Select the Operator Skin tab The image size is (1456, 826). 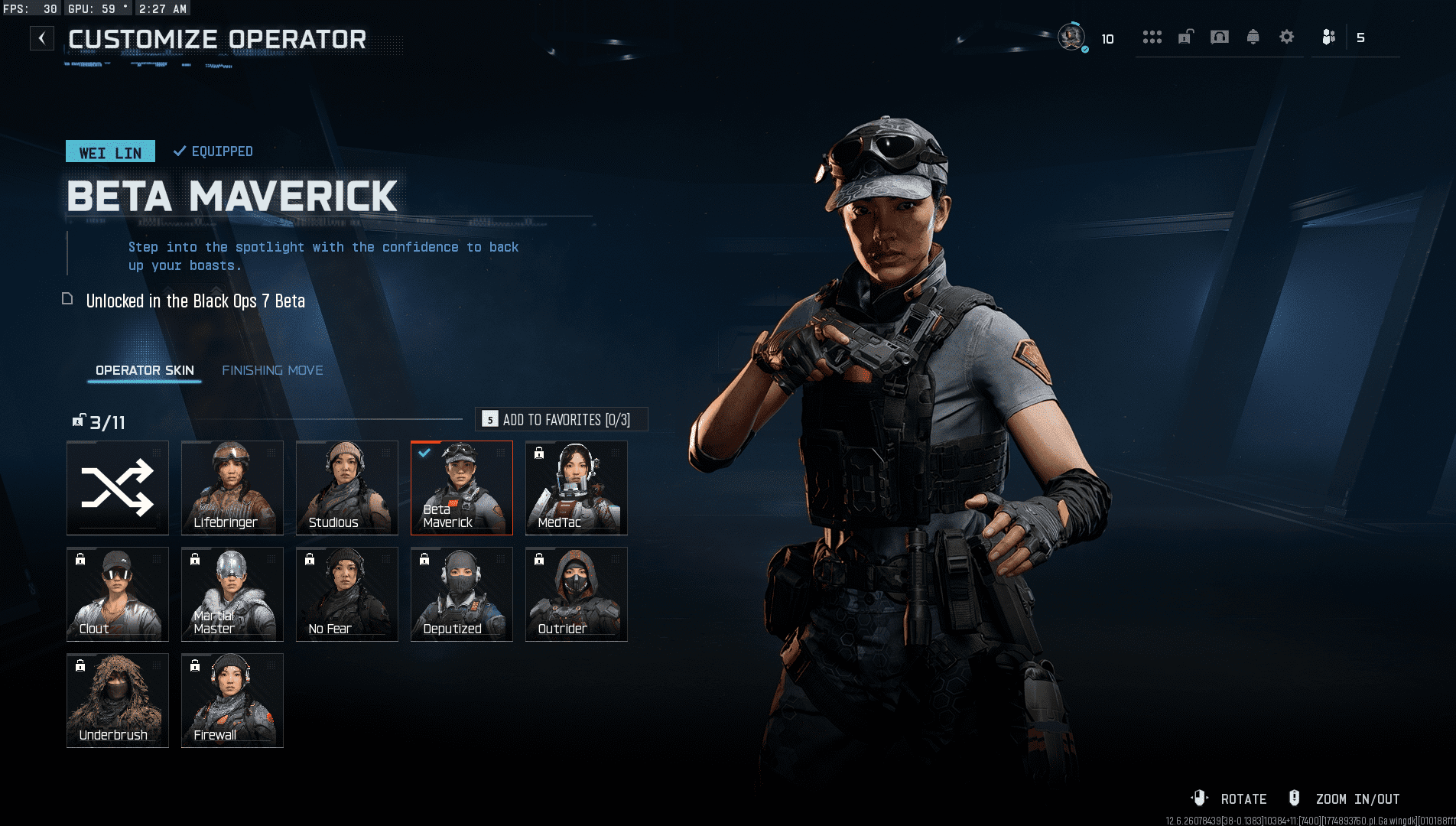click(145, 370)
